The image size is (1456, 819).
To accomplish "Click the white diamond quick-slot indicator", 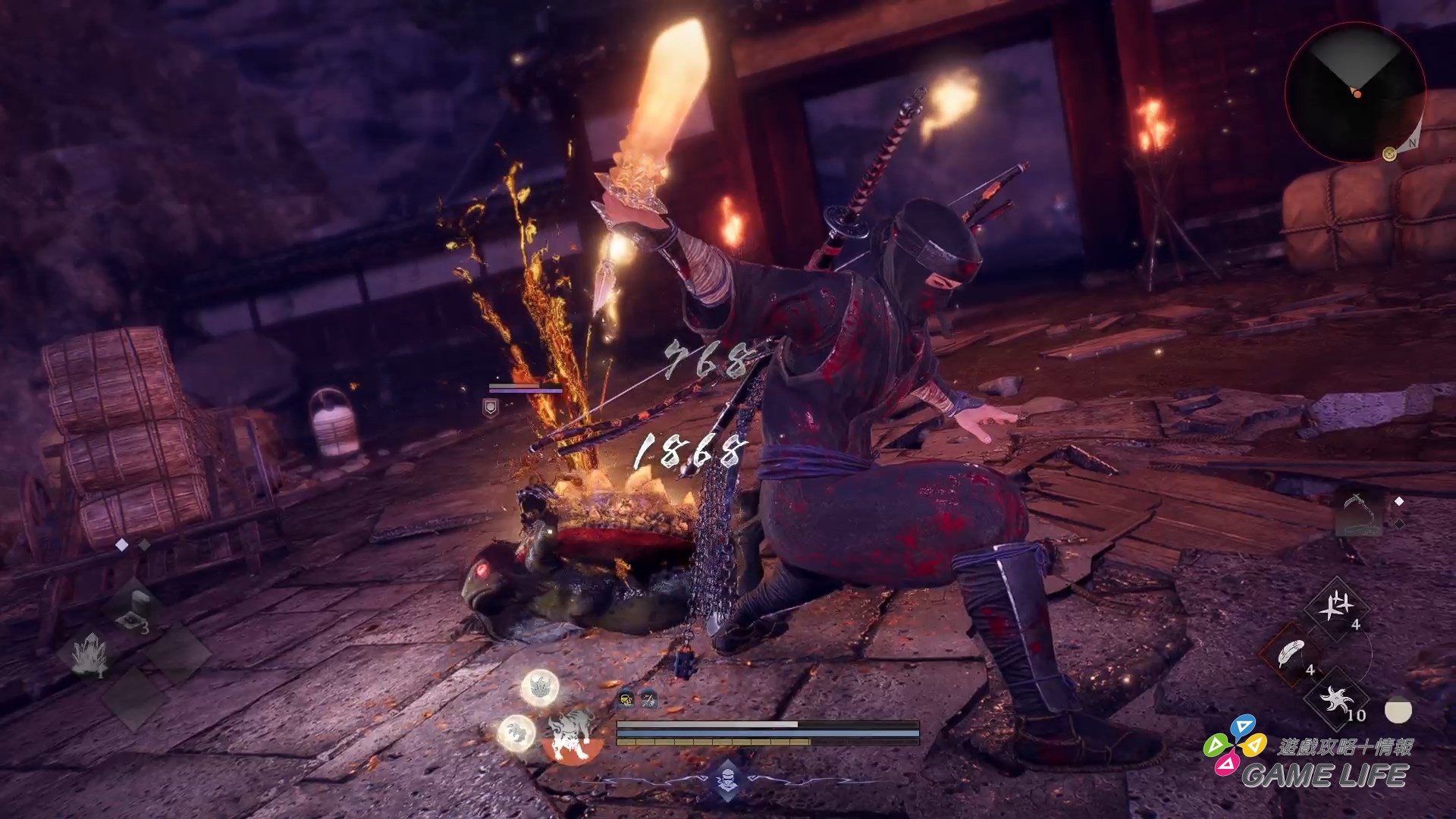I will 122,544.
